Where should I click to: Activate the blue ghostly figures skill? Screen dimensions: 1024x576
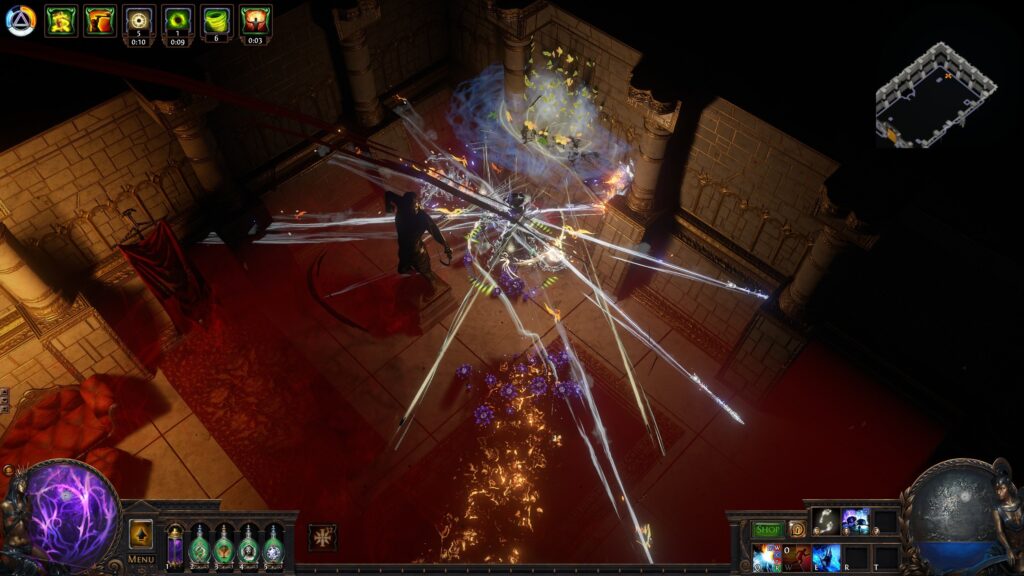pos(855,520)
